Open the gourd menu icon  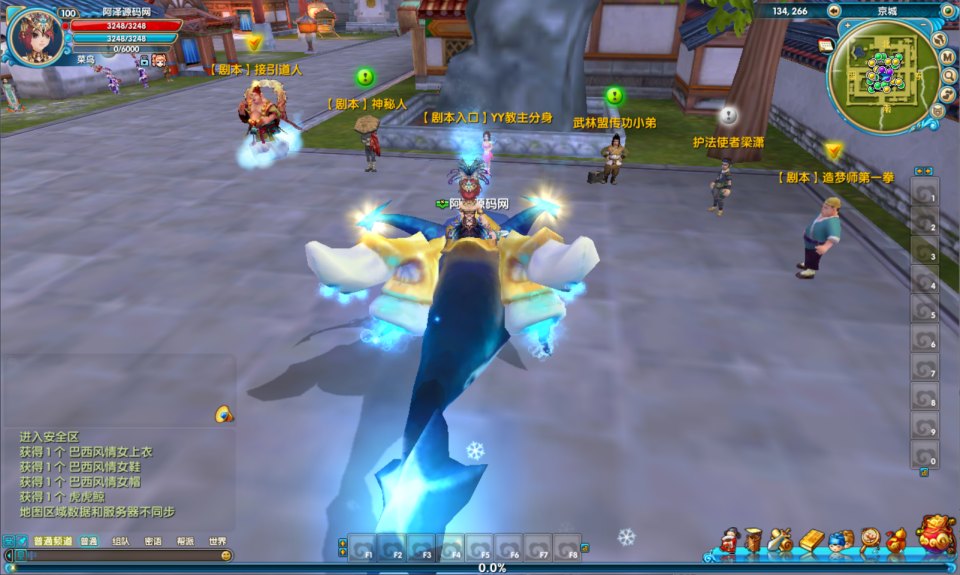pos(895,541)
